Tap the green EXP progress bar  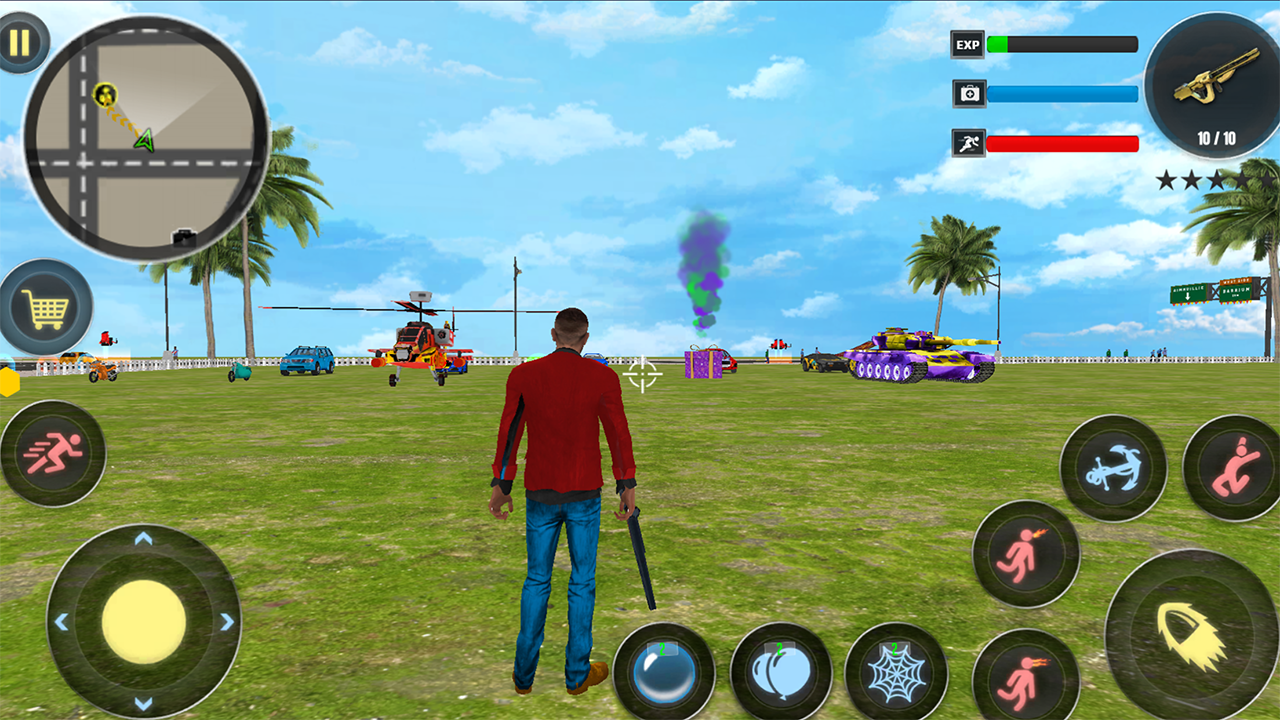pos(1000,44)
